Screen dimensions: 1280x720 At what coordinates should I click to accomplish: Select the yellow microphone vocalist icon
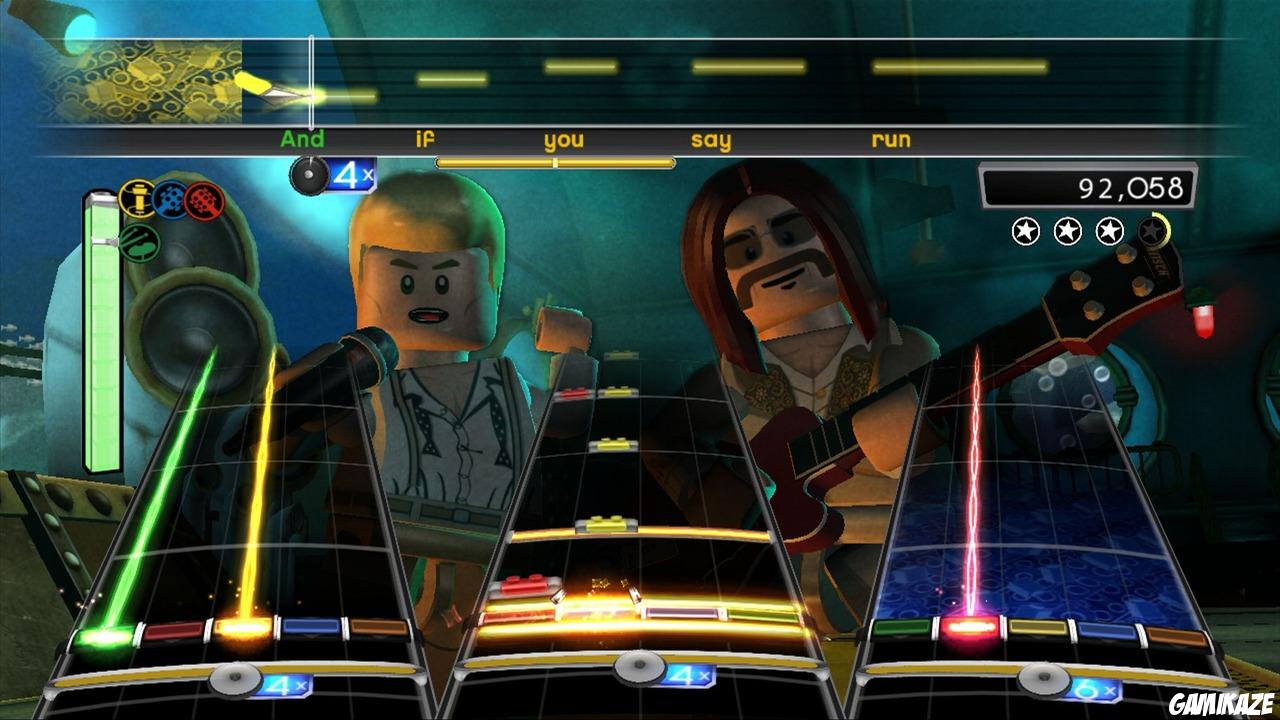(136, 198)
